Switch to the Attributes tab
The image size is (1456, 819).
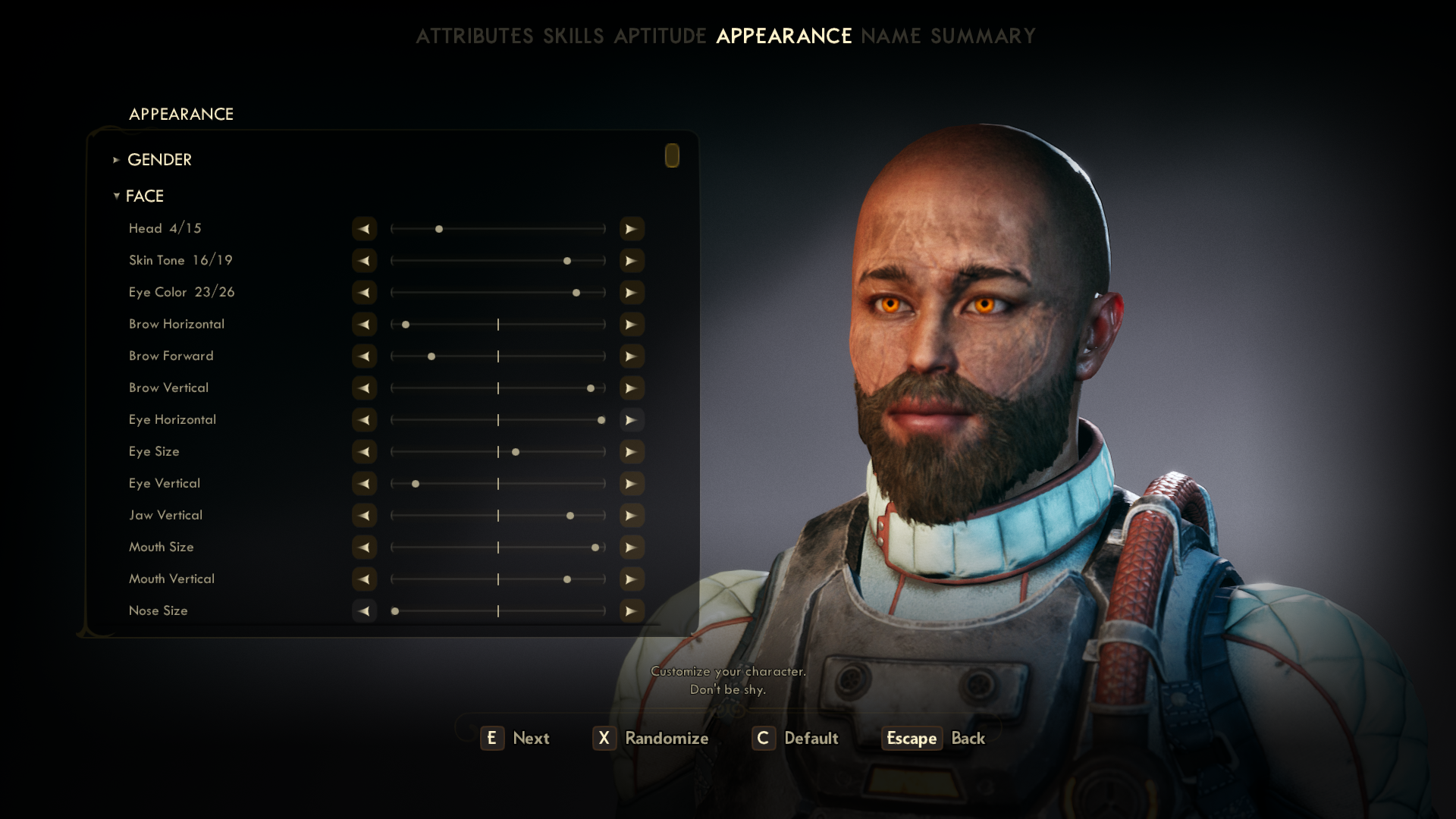[x=474, y=36]
